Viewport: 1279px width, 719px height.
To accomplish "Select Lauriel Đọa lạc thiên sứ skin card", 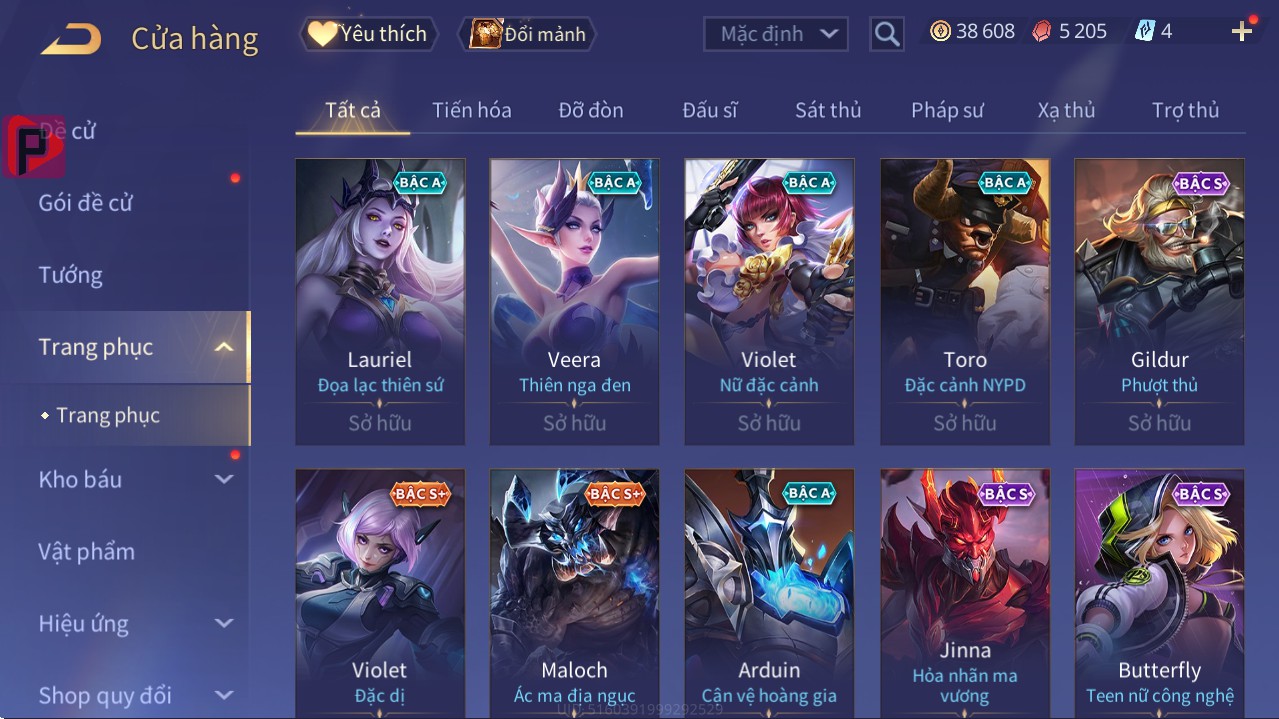I will click(380, 300).
